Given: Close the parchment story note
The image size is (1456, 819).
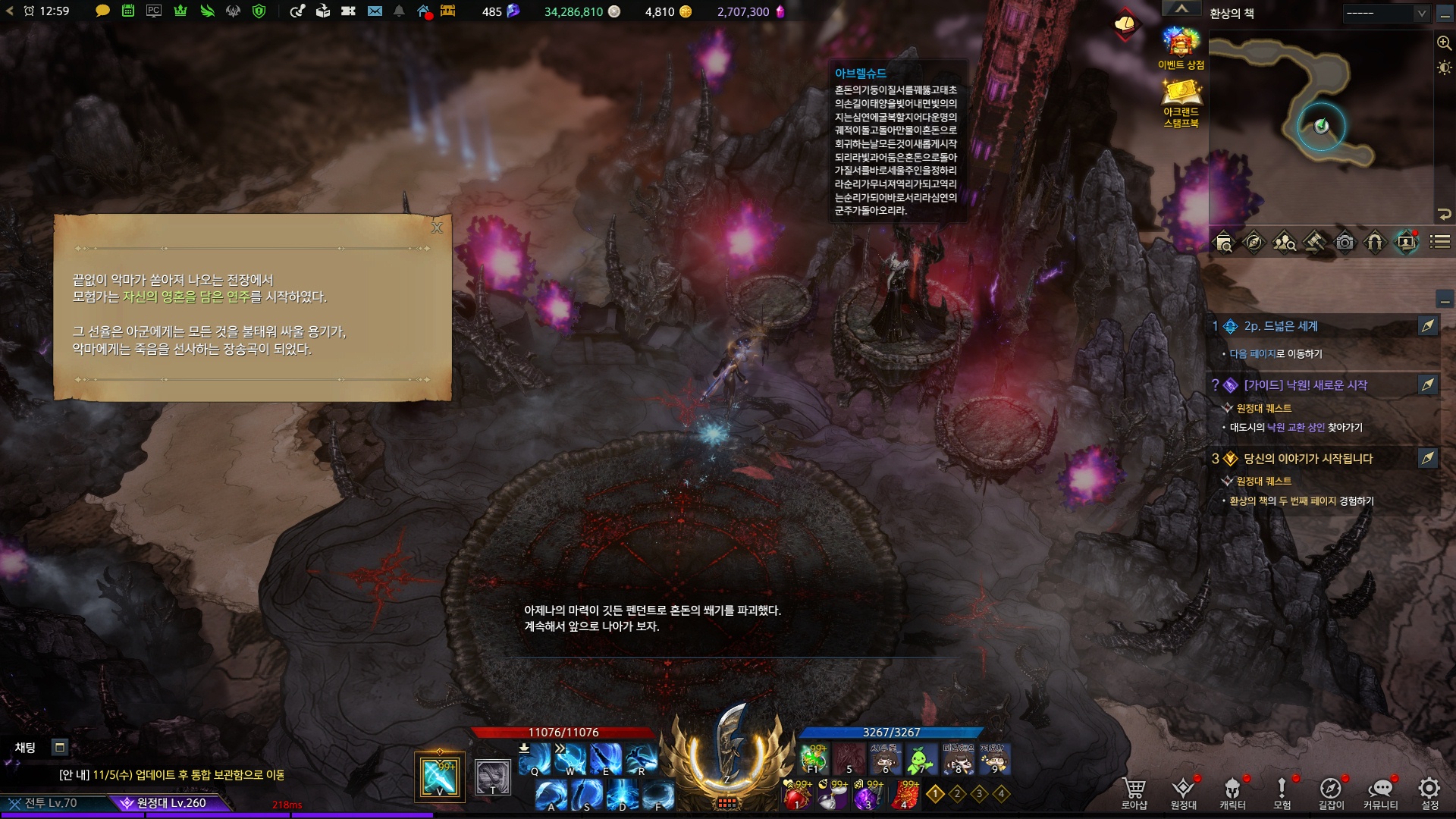Looking at the screenshot, I should (x=437, y=227).
